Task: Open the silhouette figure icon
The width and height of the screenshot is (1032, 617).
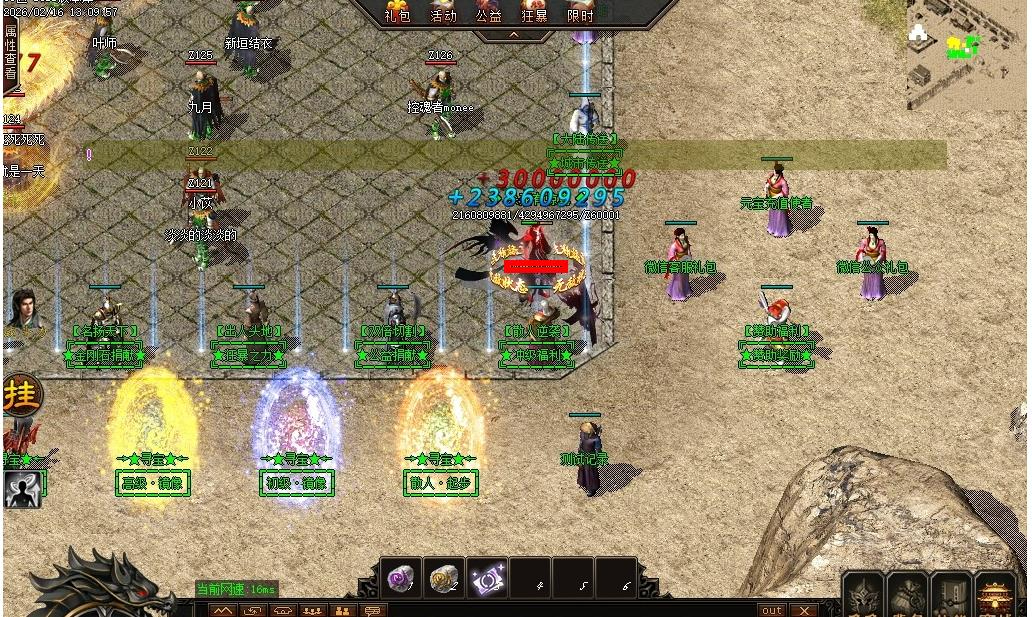Action: [x=22, y=489]
